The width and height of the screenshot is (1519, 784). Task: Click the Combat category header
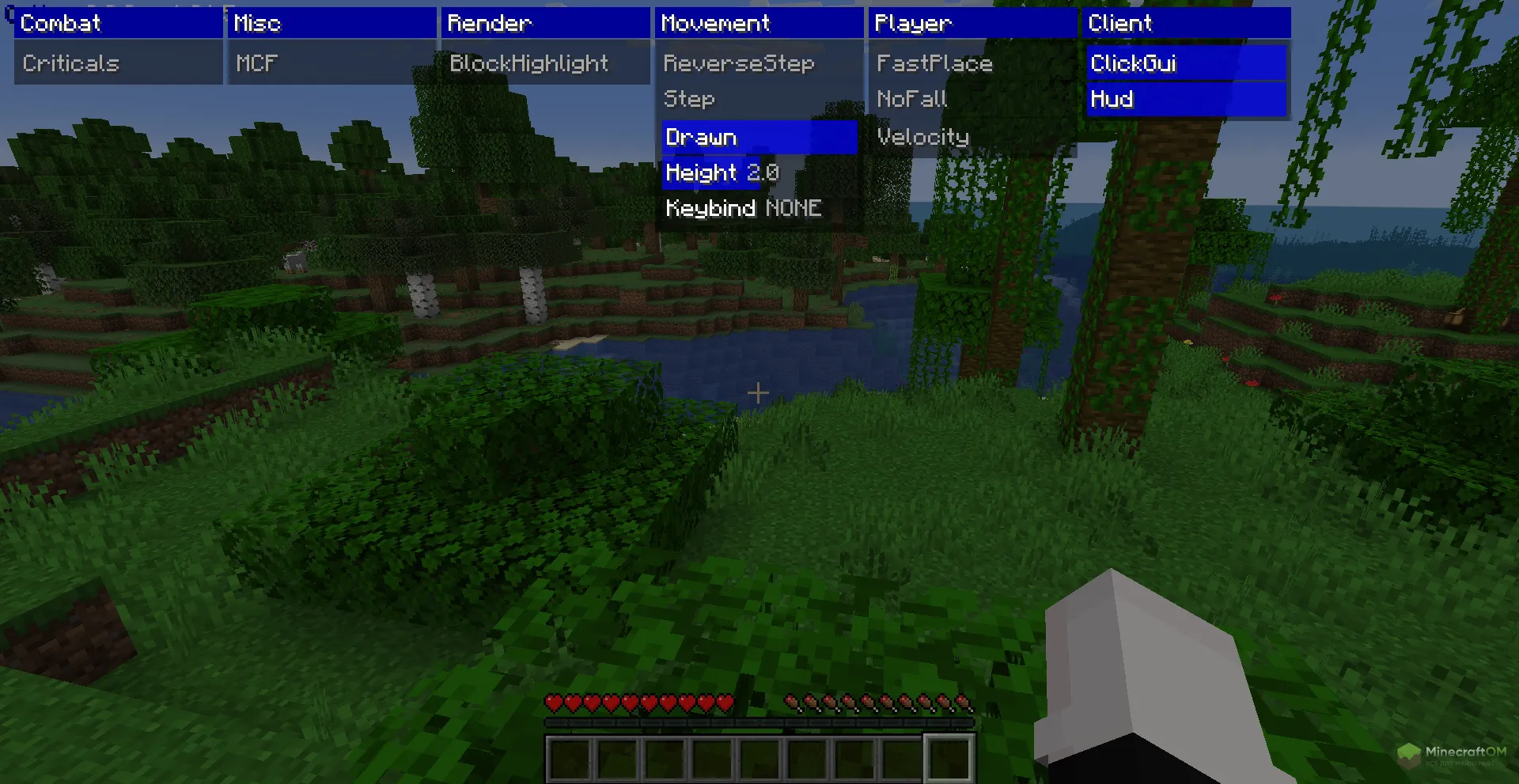118,23
